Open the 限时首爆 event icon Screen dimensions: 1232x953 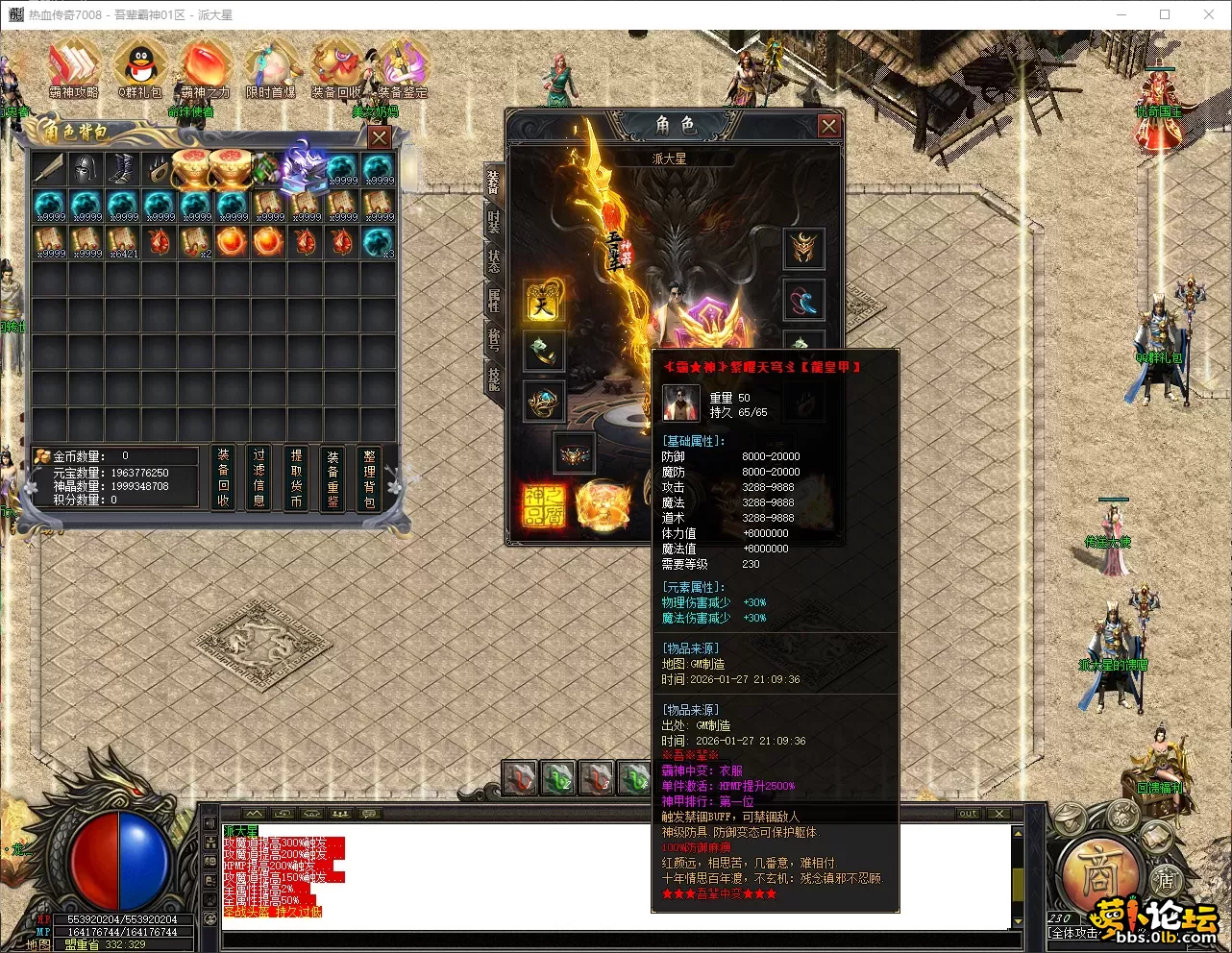(271, 65)
